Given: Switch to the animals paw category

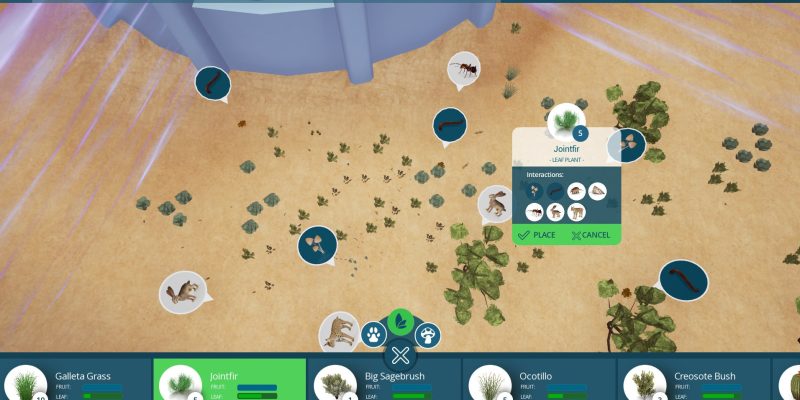Looking at the screenshot, I should tap(374, 333).
